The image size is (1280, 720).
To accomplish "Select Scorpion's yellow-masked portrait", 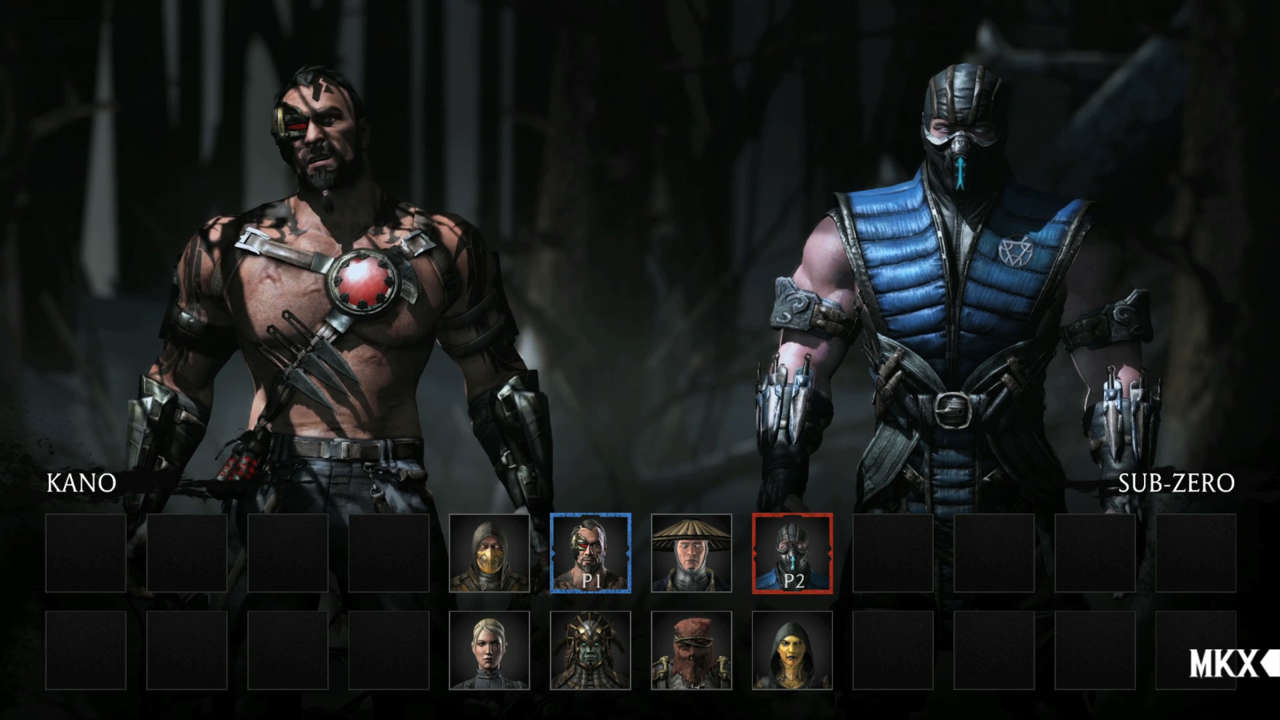I will point(489,553).
